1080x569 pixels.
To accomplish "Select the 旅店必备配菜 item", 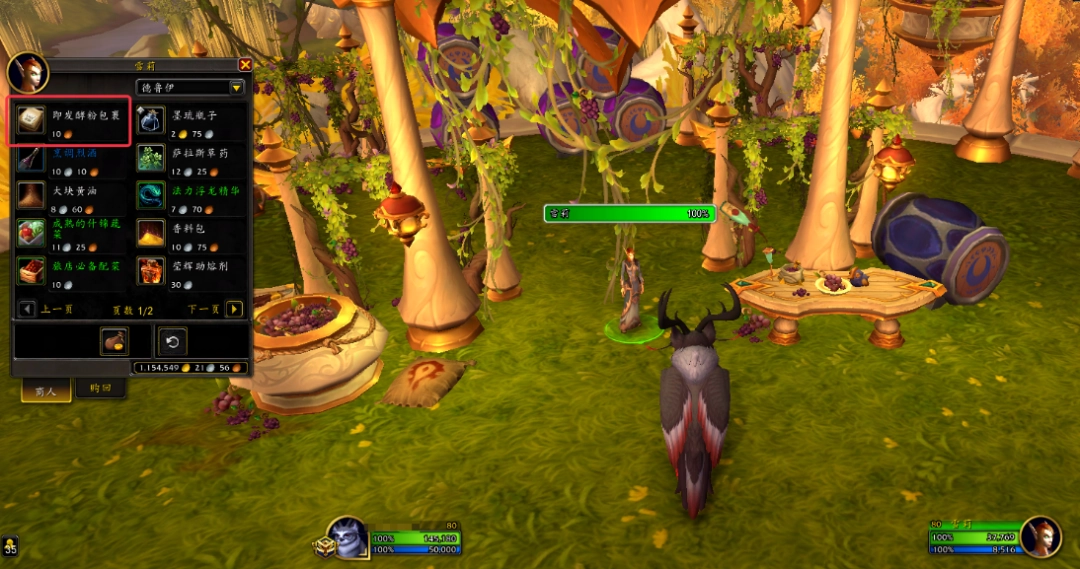I will coord(31,271).
